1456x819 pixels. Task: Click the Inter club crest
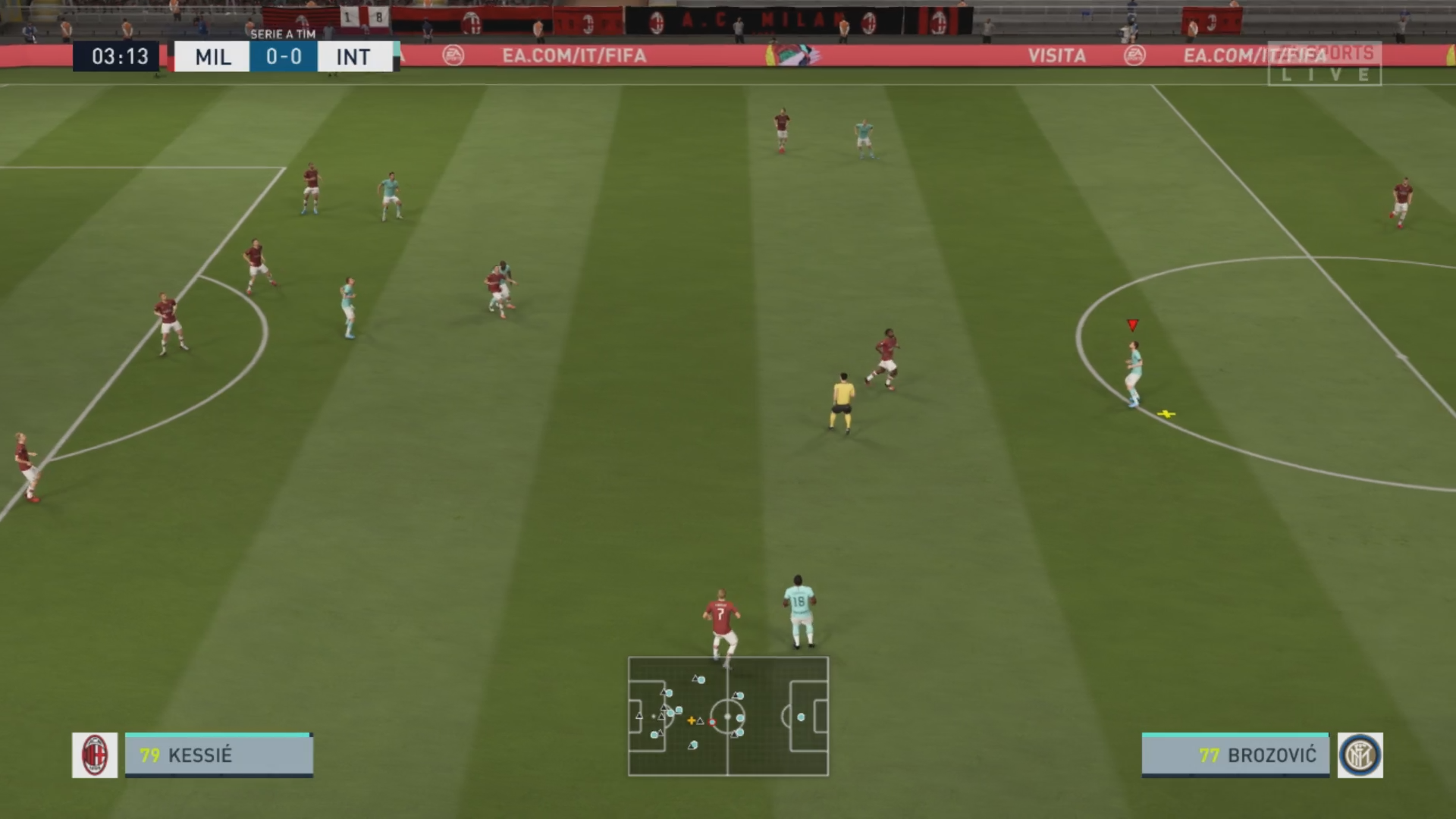click(1360, 755)
